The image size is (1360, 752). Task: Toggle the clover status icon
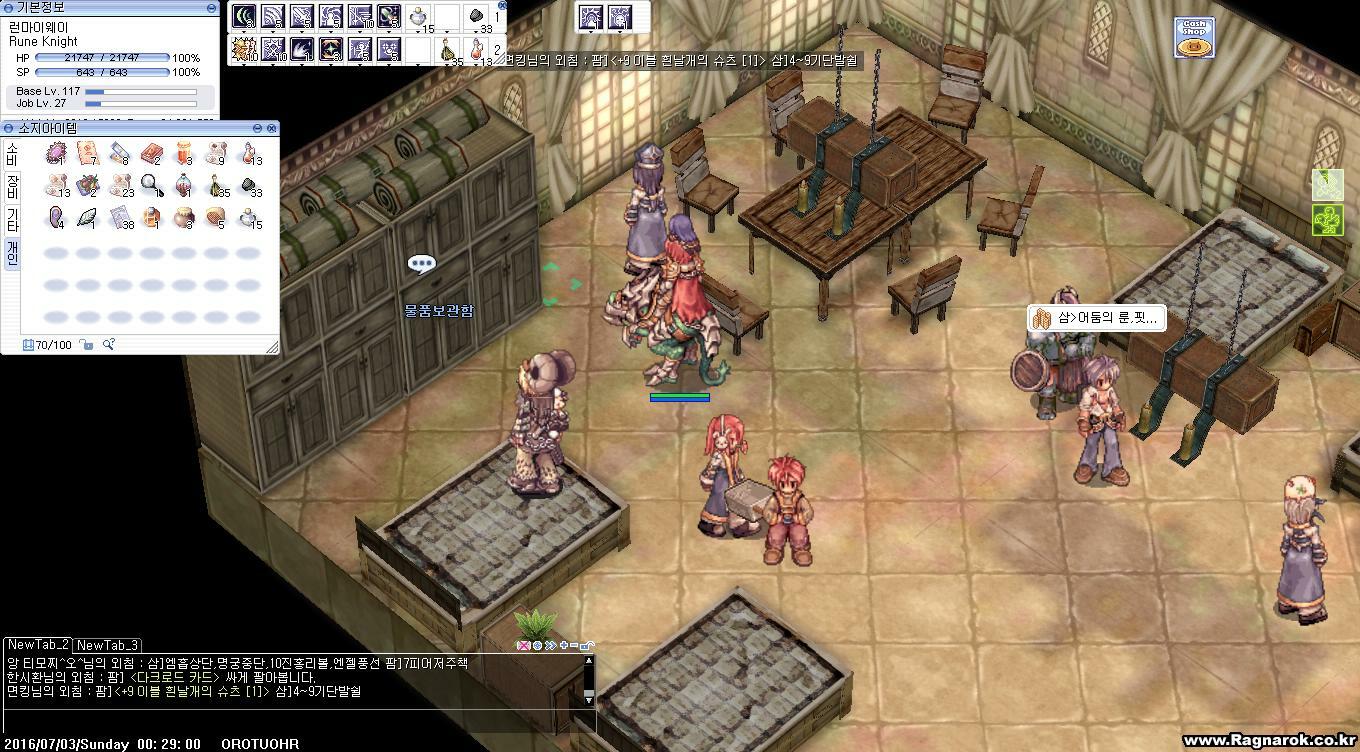1327,220
